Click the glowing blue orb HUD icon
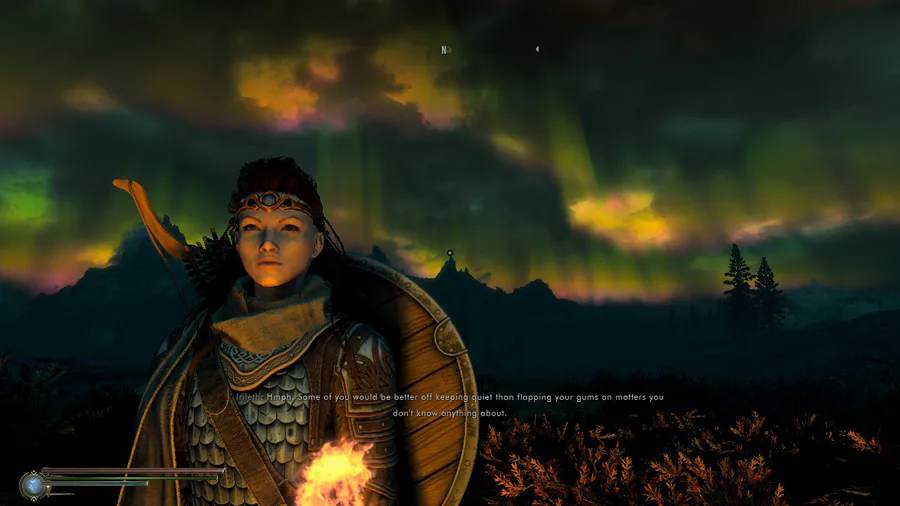This screenshot has width=900, height=506. 33,485
